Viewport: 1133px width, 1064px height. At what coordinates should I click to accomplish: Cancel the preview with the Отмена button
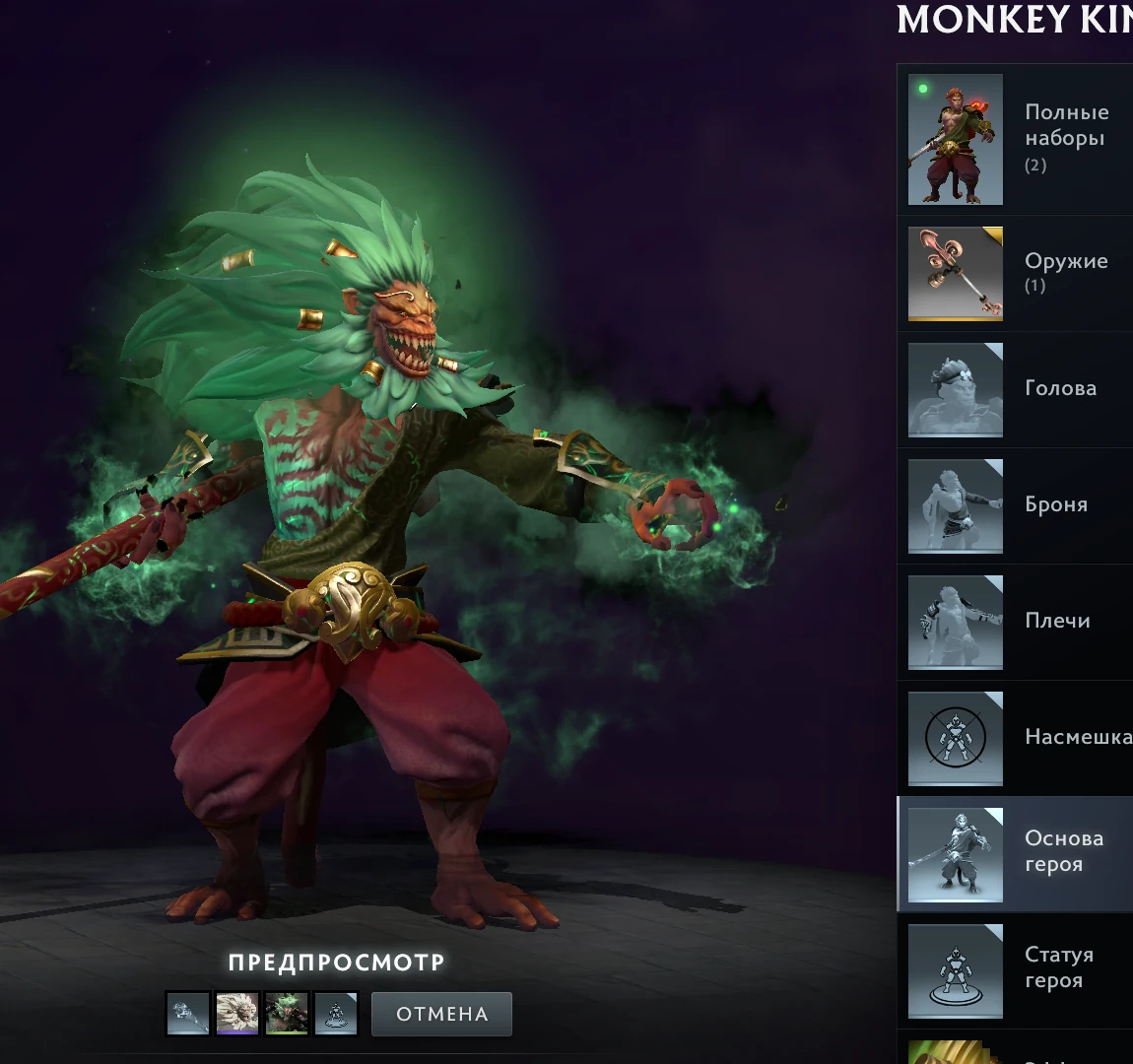tap(441, 1014)
